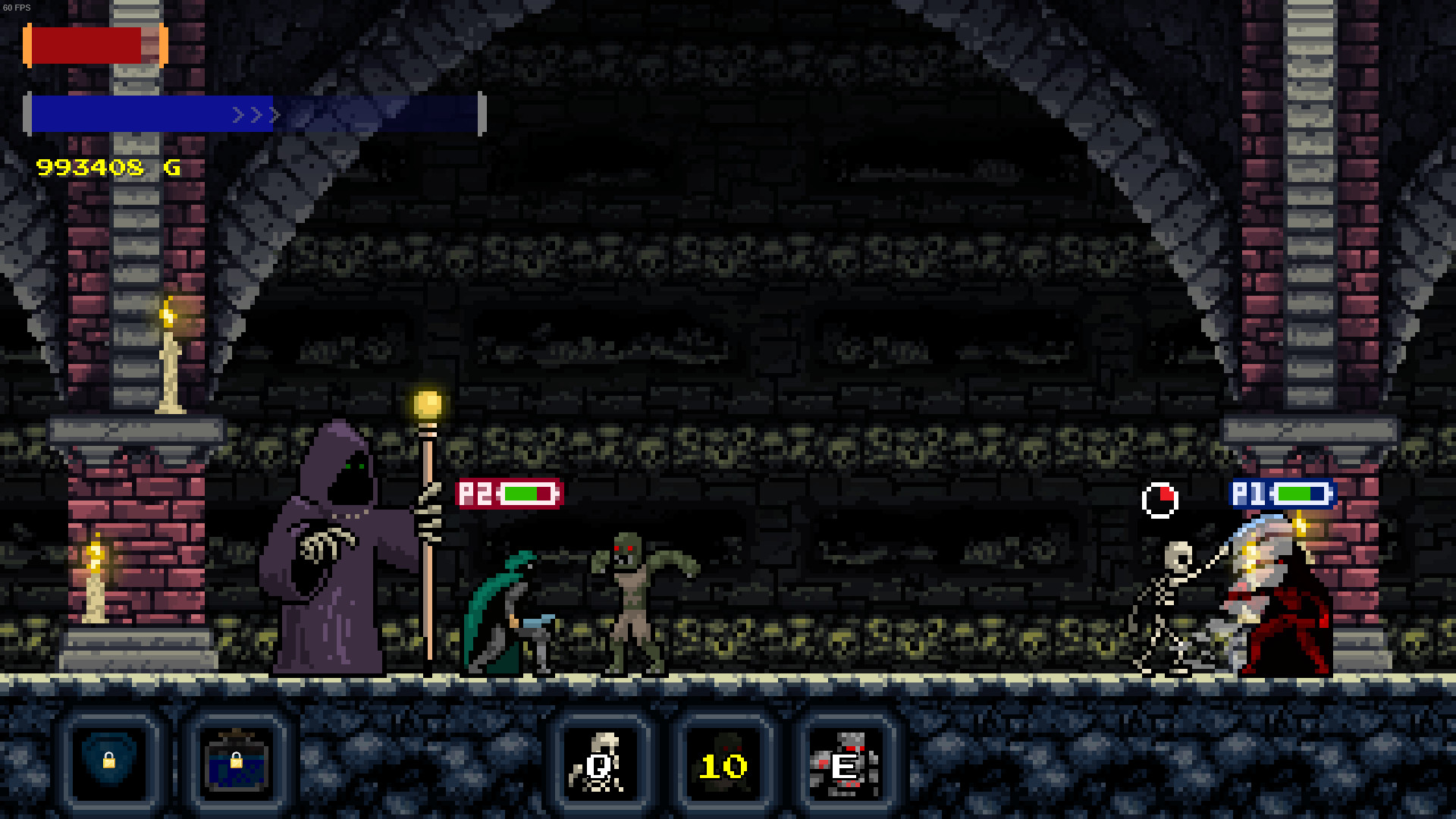The image size is (1456, 819).
Task: Activate the armored golem E ability icon
Action: (x=849, y=764)
